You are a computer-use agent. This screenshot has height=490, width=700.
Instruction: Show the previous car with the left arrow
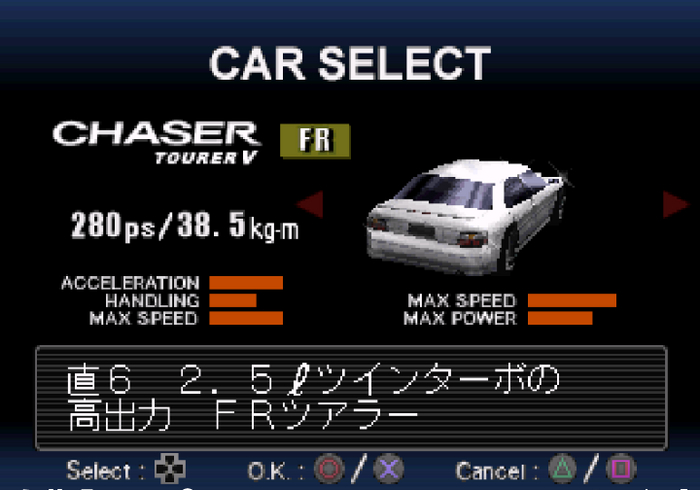(311, 205)
